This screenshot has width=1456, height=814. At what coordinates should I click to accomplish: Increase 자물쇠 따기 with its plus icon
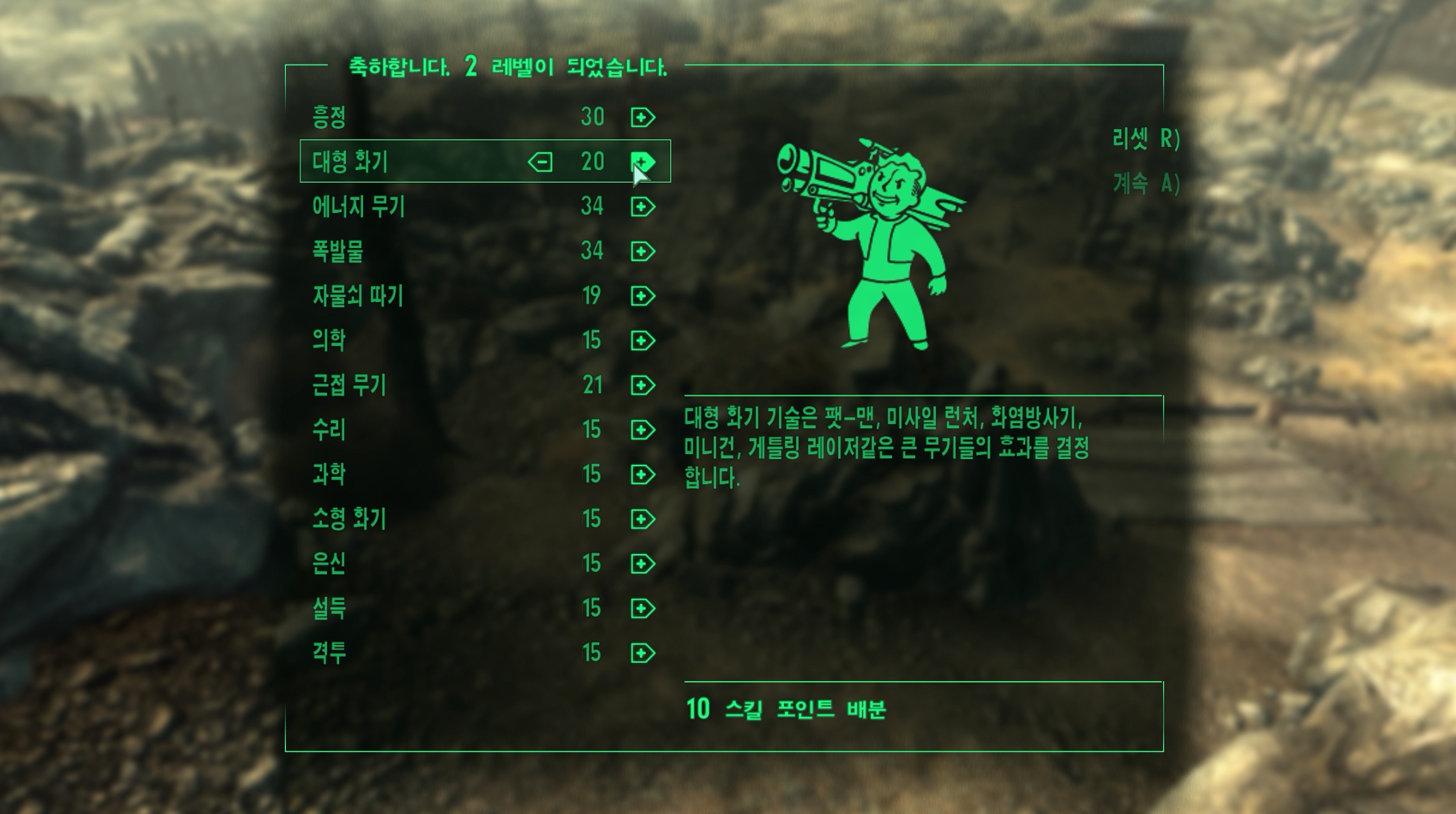tap(641, 296)
